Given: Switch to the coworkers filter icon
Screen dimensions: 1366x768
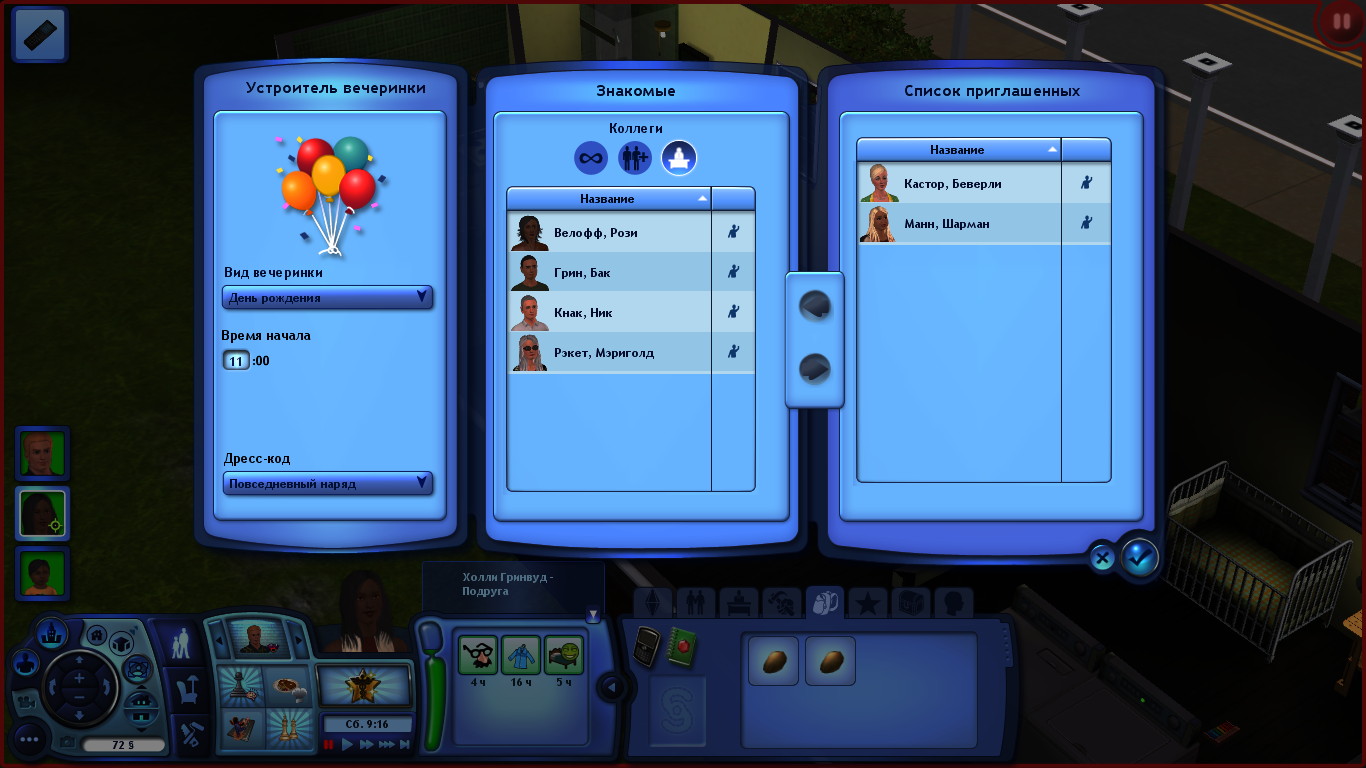Looking at the screenshot, I should 679,157.
